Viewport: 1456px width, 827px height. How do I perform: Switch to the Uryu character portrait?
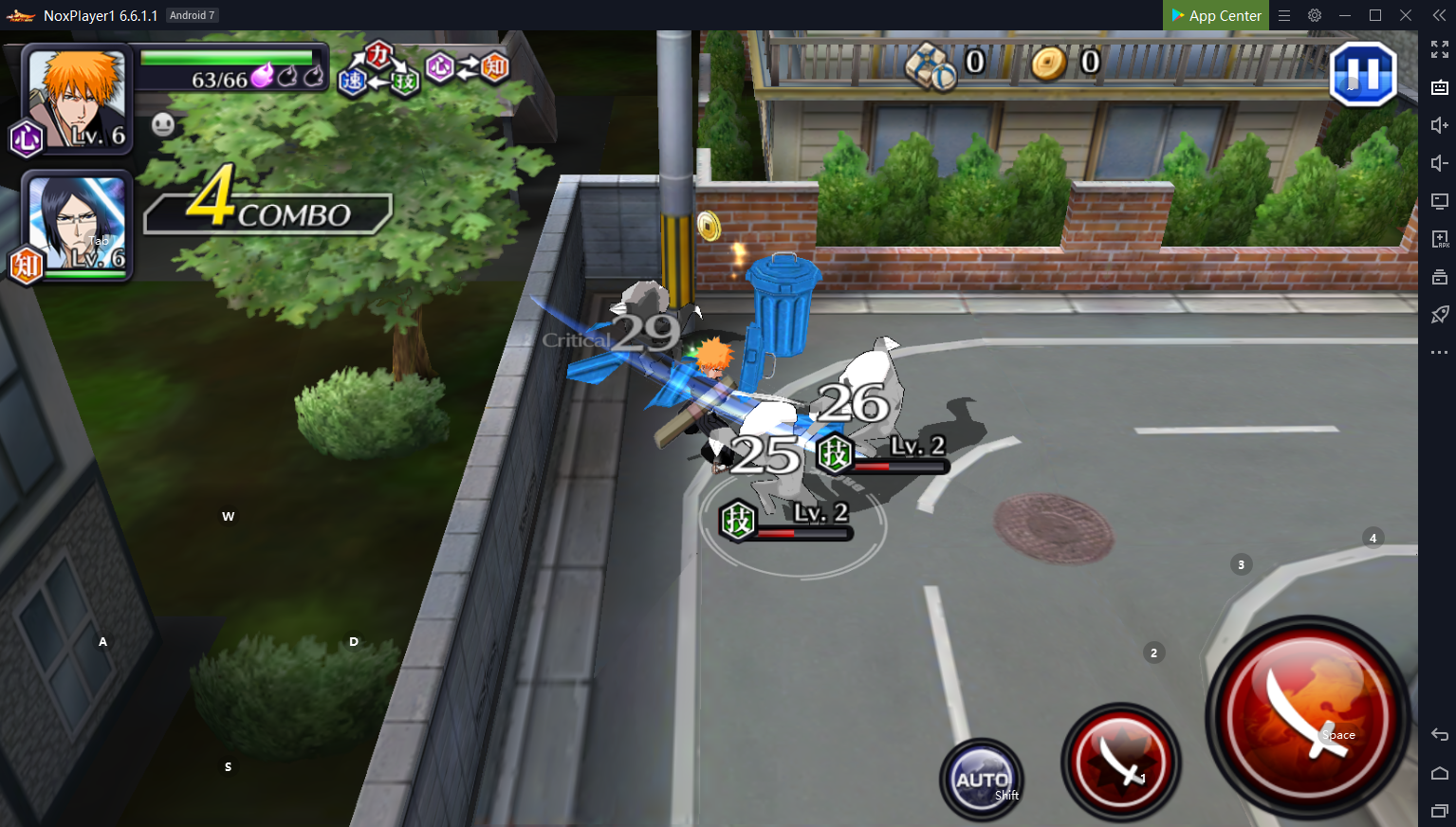click(x=76, y=226)
